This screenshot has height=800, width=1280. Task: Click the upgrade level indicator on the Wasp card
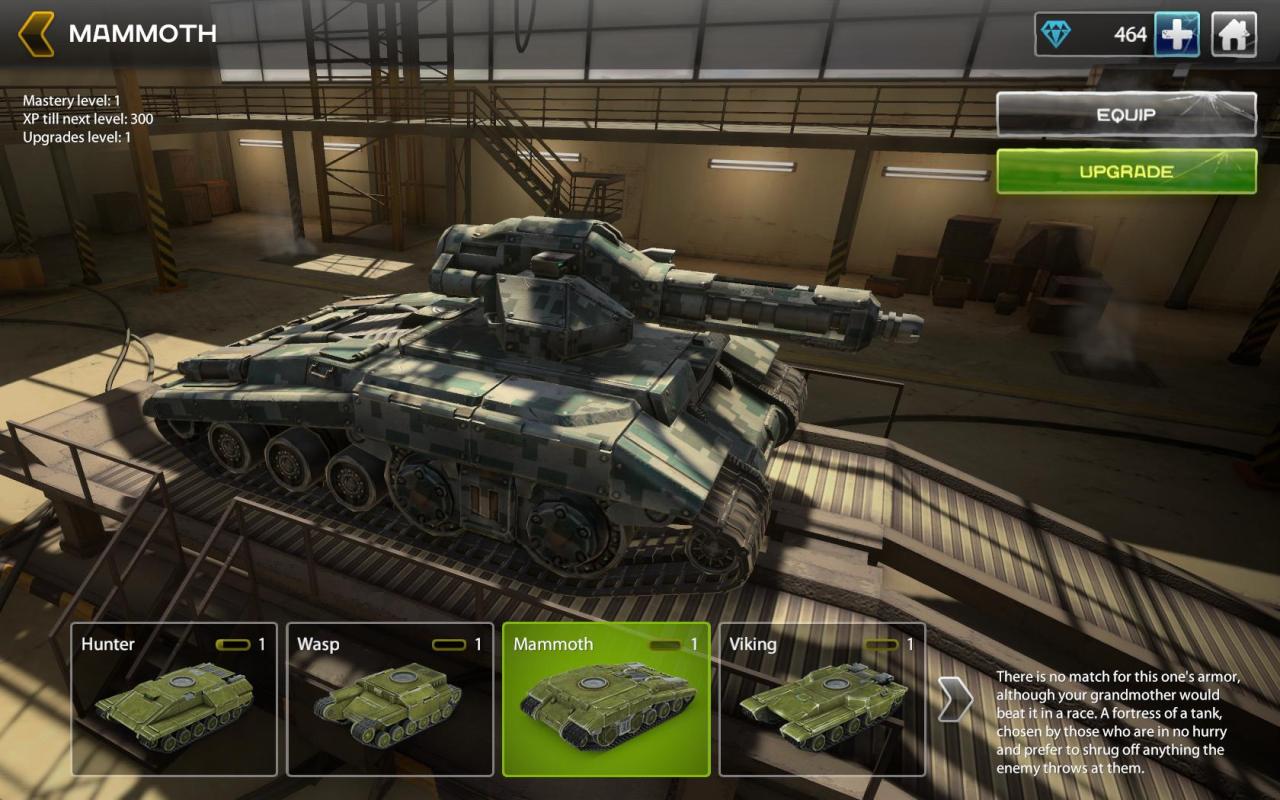[449, 644]
